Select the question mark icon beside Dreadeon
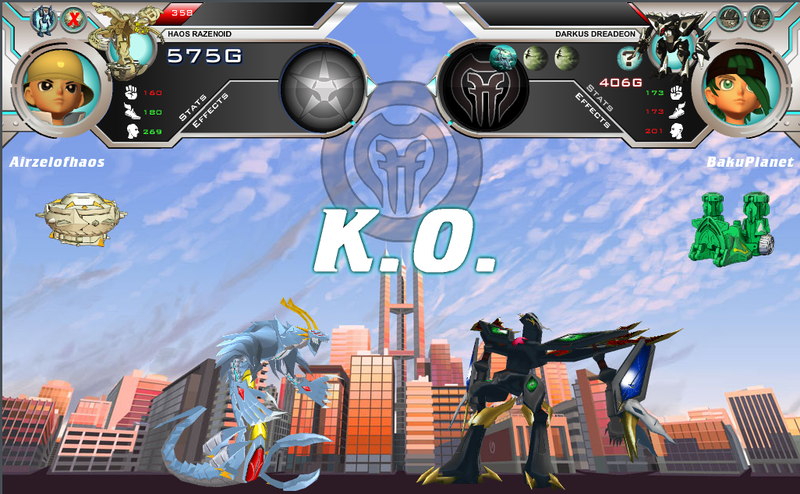Viewport: 800px width, 494px height. pos(628,57)
